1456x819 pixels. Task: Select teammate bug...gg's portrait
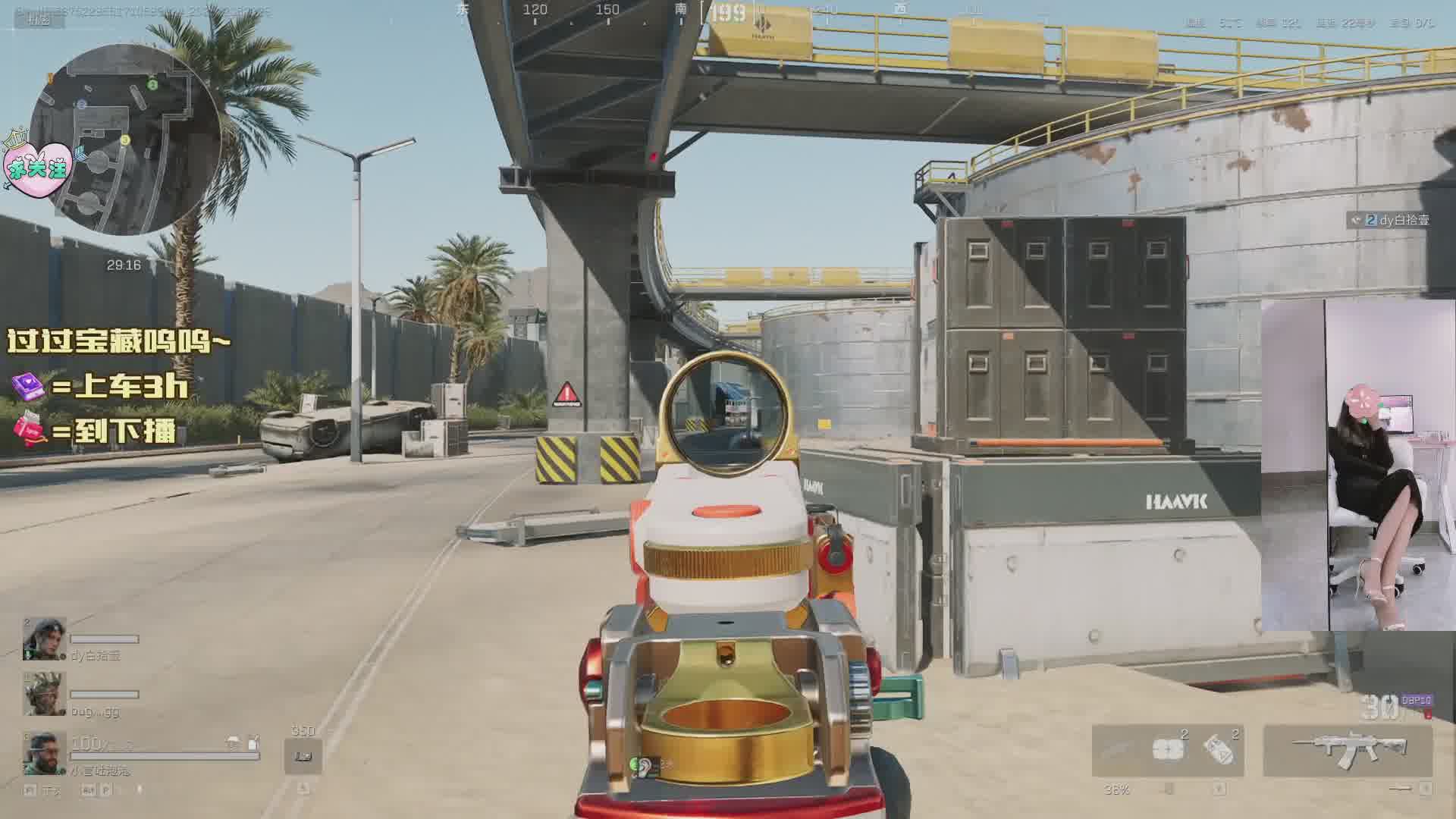pos(44,693)
